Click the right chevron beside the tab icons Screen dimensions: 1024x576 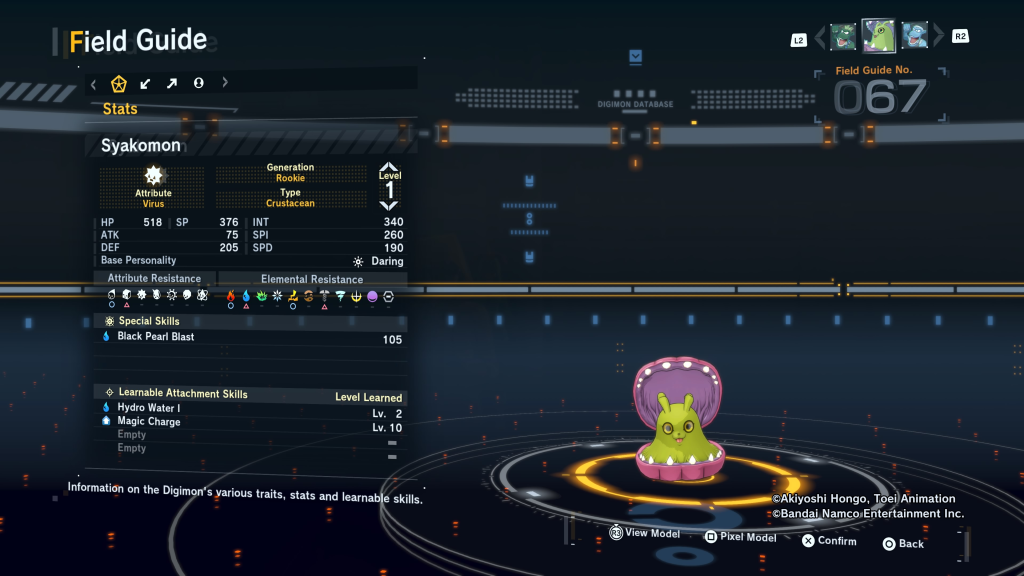click(x=225, y=83)
